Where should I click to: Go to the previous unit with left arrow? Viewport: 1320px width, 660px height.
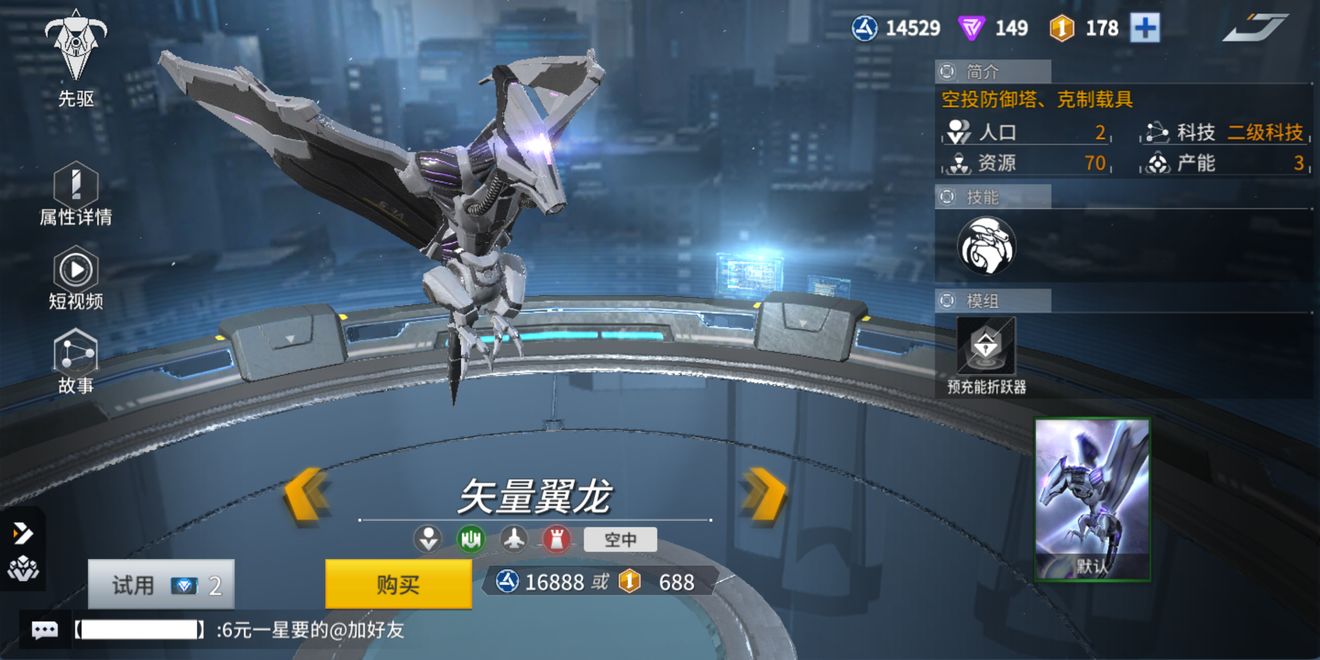(x=305, y=494)
